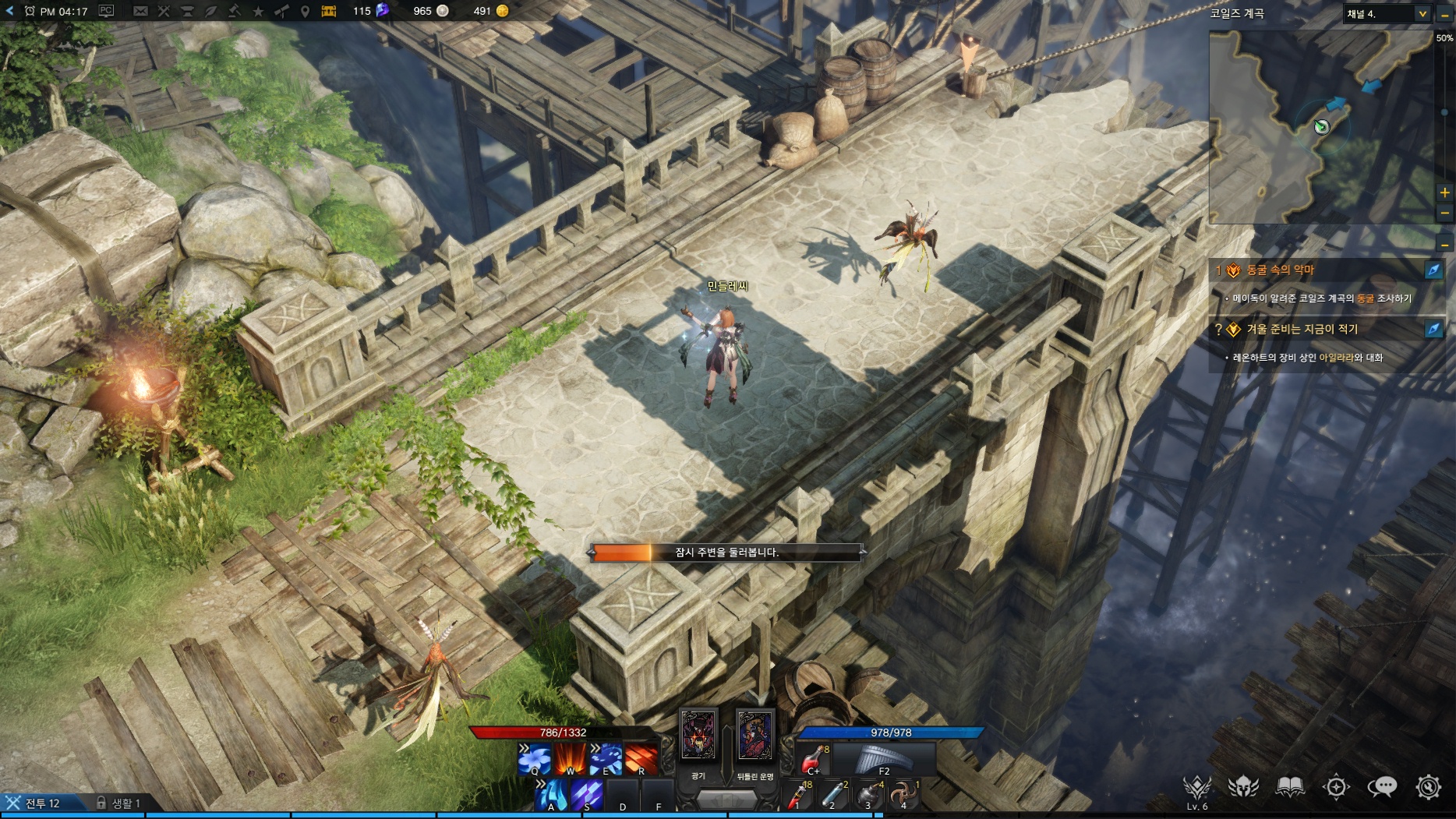Screen dimensions: 1456x819
Task: Switch to the 생활 1 tab
Action: click(x=118, y=803)
